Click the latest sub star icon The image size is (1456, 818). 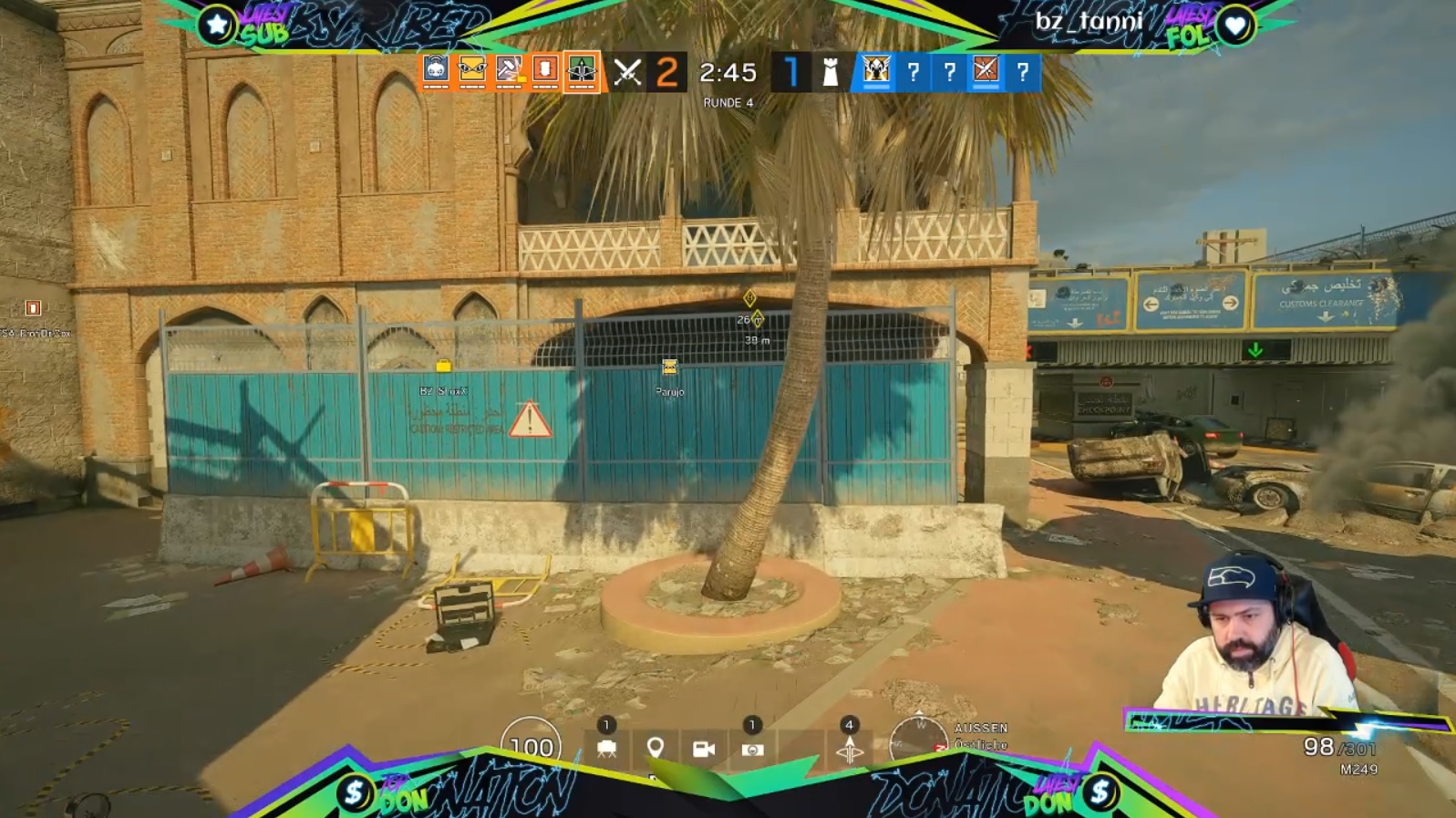tap(217, 26)
